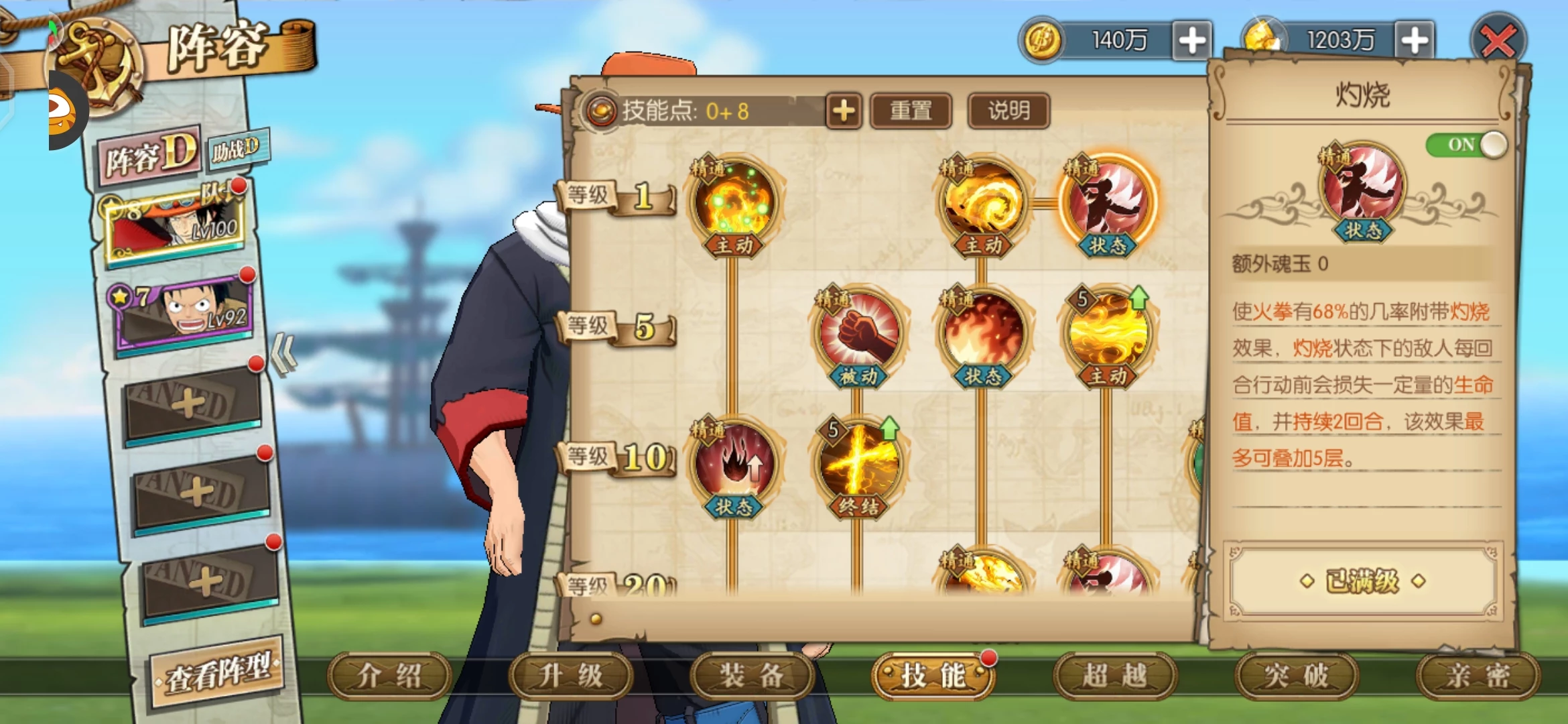Toggle the ON switch for 灼烧 skill

point(1466,145)
